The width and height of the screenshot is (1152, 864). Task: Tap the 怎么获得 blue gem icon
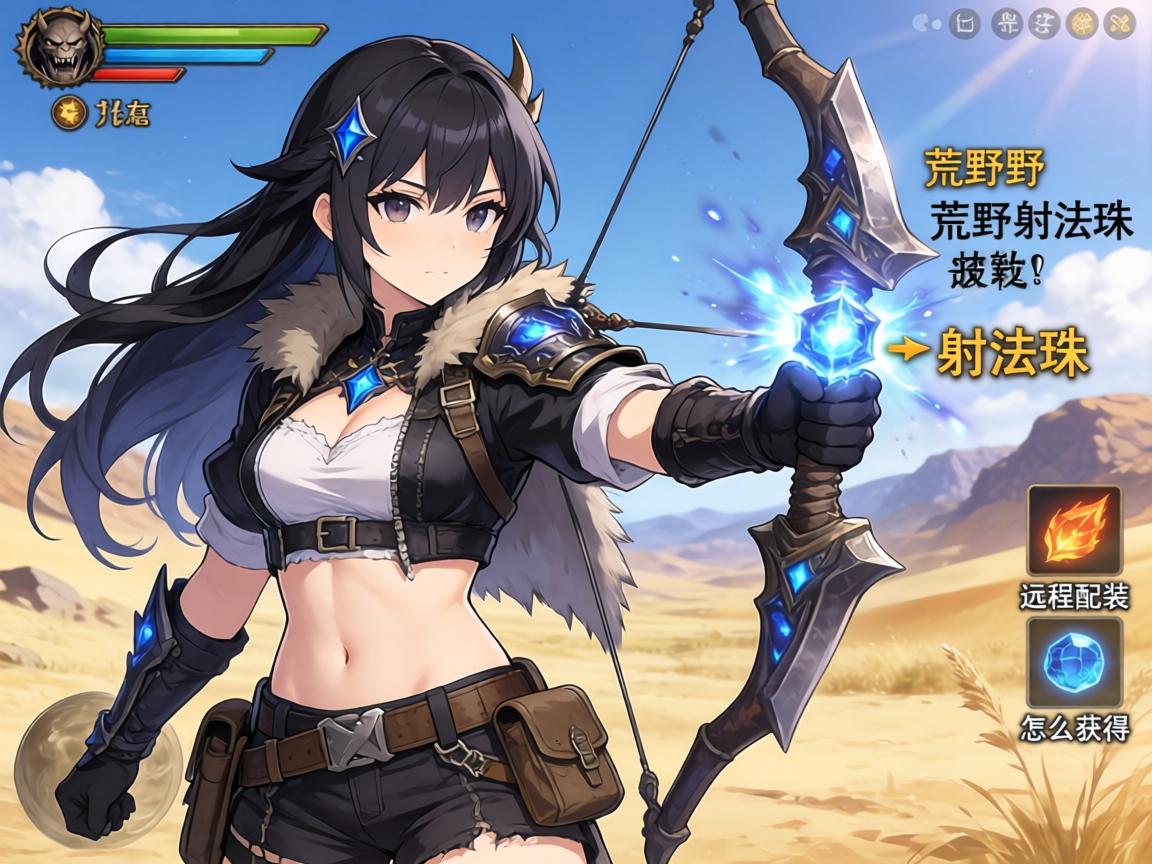(1075, 662)
